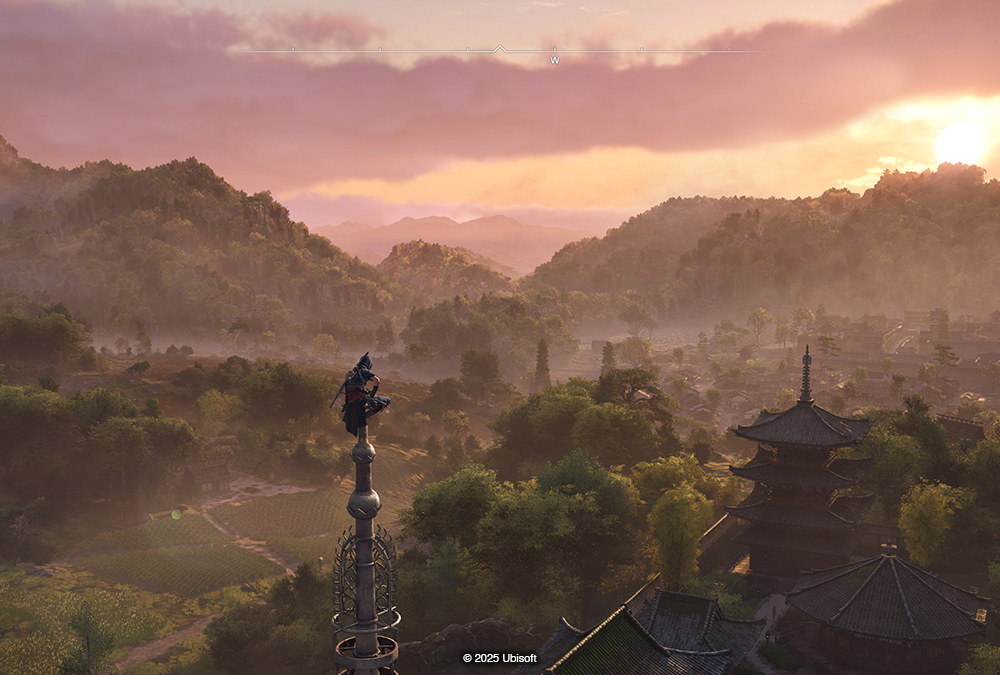This screenshot has width=1000, height=675.
Task: Click the West marker on the compass bar
Action: pyautogui.click(x=554, y=61)
